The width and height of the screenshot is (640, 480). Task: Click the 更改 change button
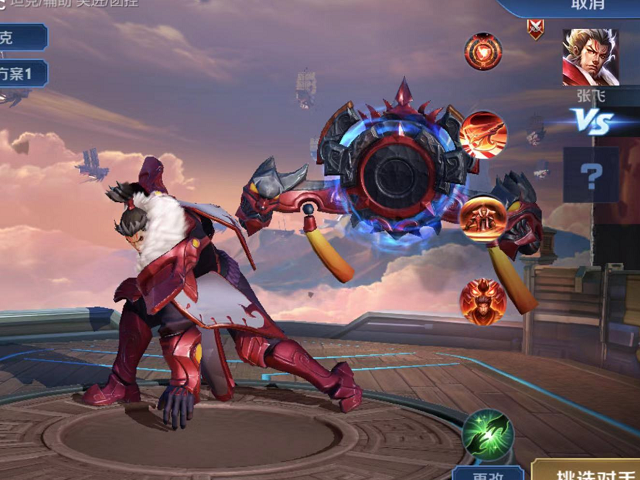coord(487,473)
